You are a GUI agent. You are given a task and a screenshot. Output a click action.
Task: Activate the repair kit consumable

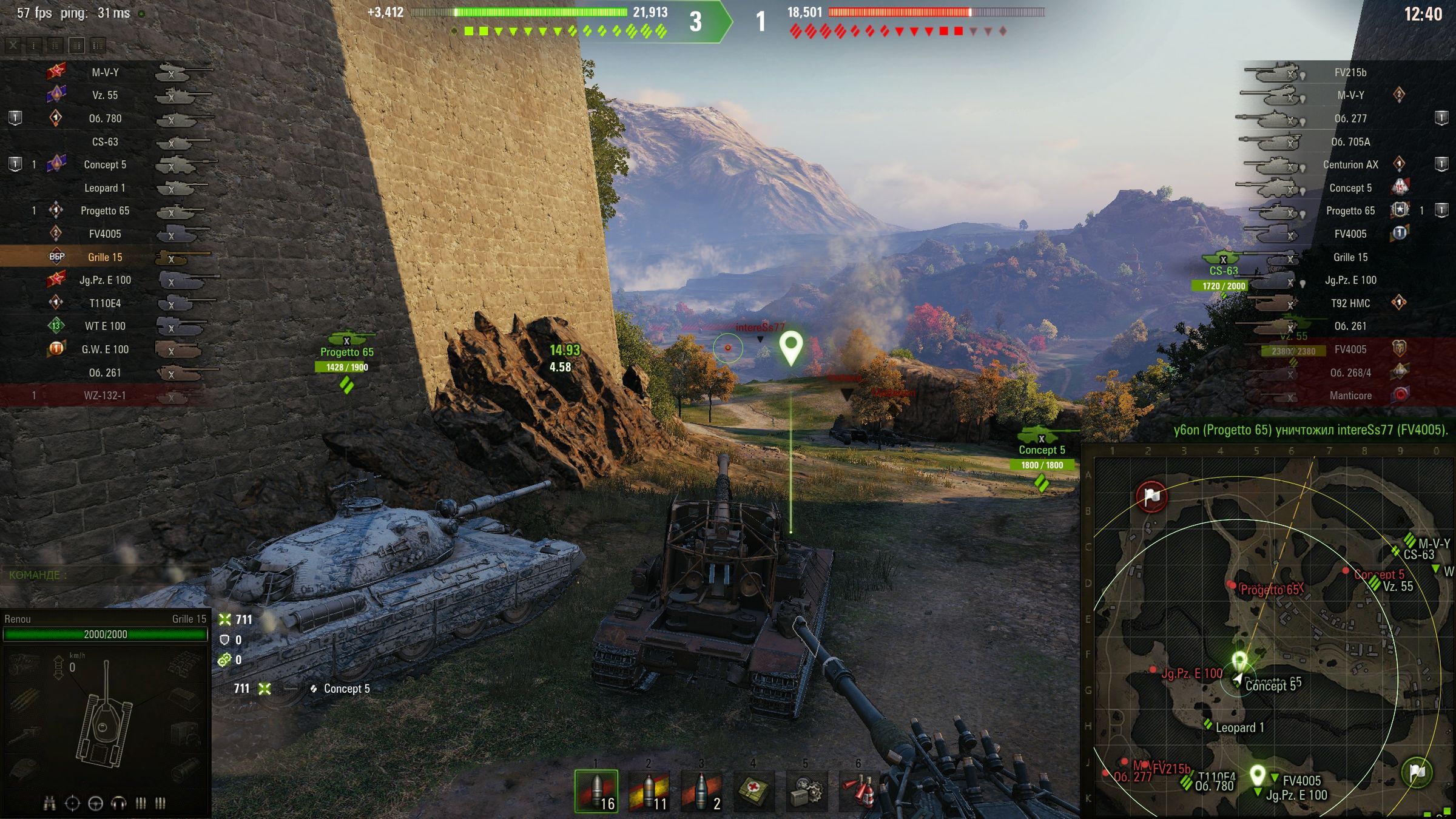pyautogui.click(x=806, y=790)
